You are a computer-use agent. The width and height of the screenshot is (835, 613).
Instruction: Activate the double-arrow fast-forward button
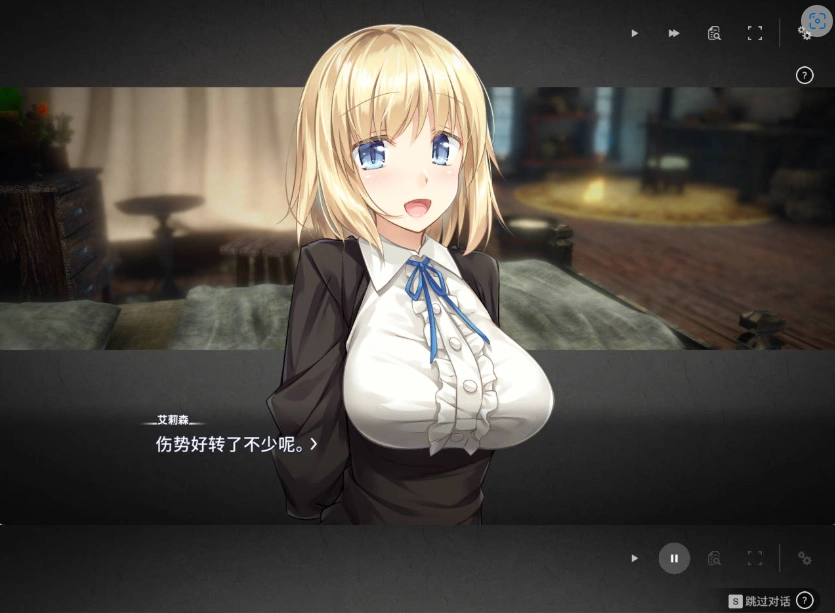pos(674,33)
